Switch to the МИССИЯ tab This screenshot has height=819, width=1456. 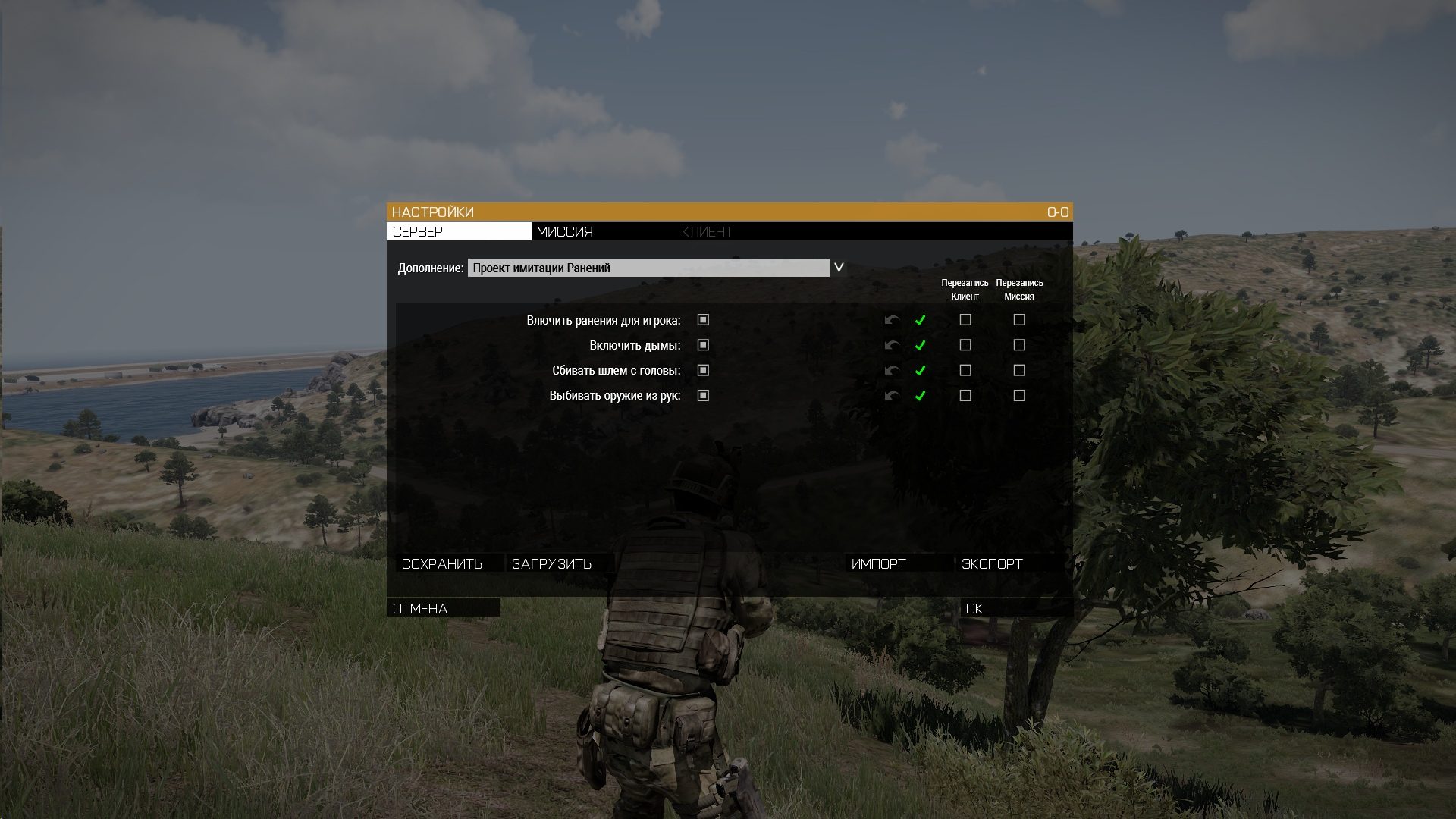(x=565, y=231)
